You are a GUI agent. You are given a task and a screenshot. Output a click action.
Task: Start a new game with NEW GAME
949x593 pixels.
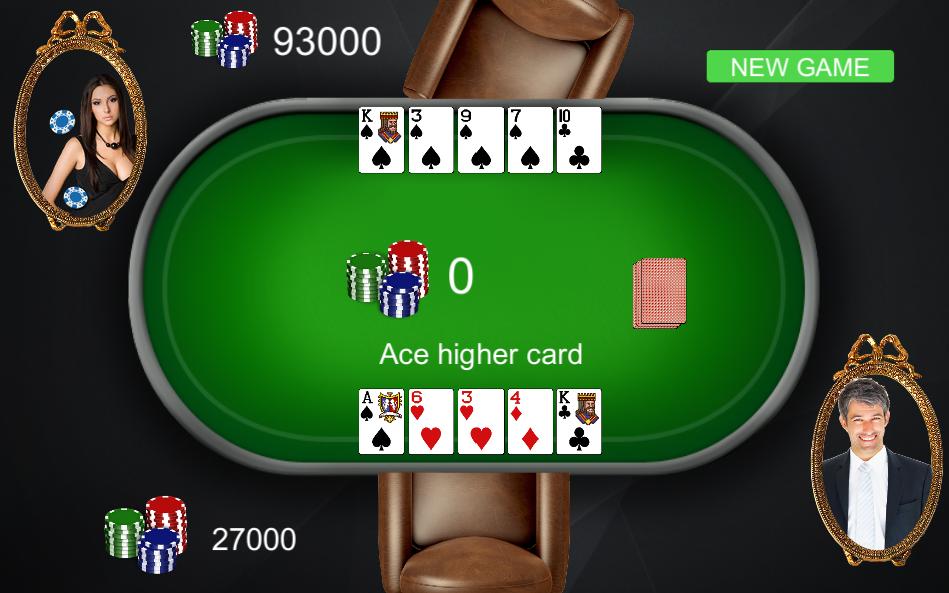800,67
